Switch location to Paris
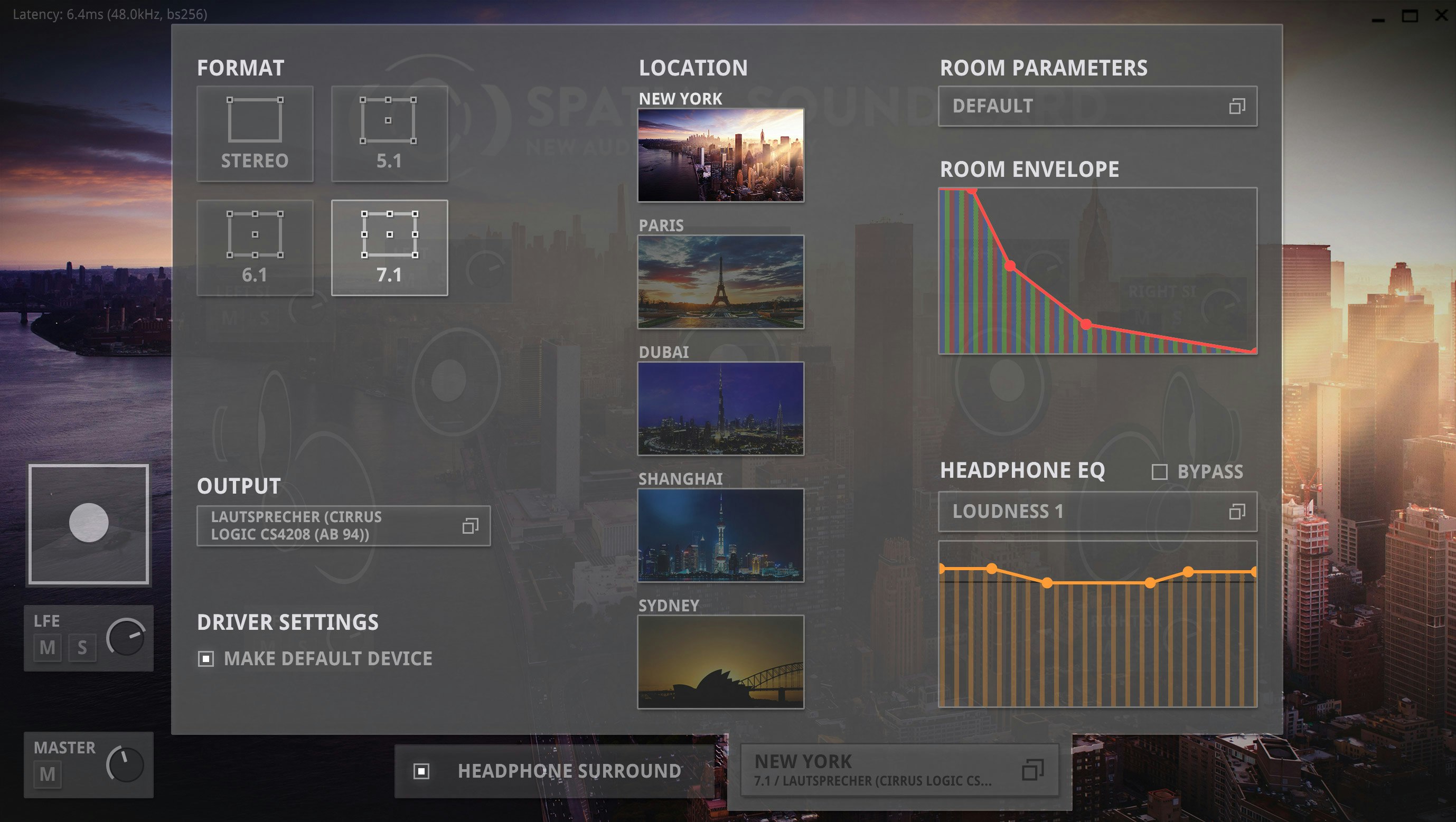 pos(721,285)
